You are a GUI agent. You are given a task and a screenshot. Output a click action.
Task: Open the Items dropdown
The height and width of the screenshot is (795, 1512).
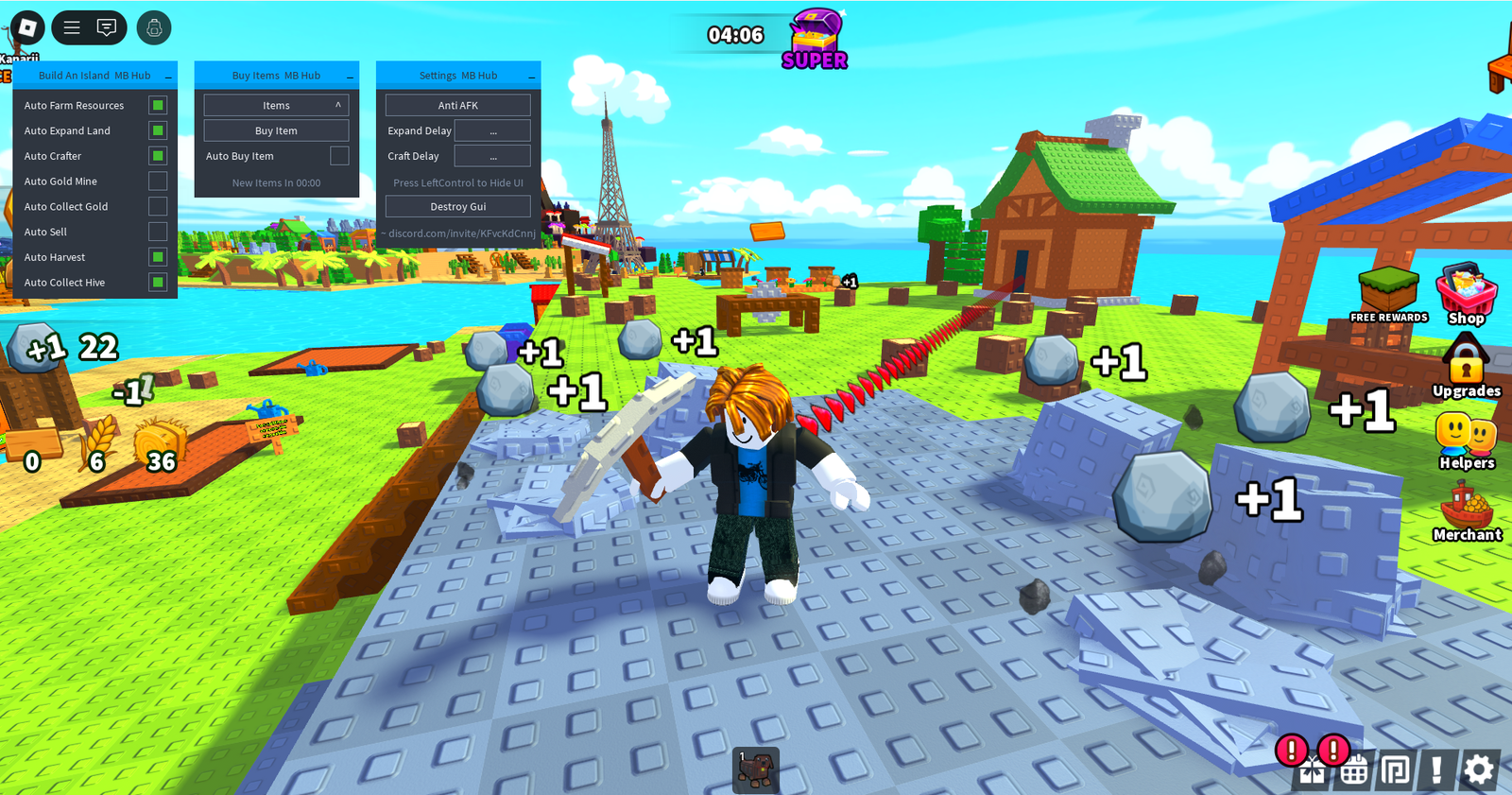coord(276,105)
